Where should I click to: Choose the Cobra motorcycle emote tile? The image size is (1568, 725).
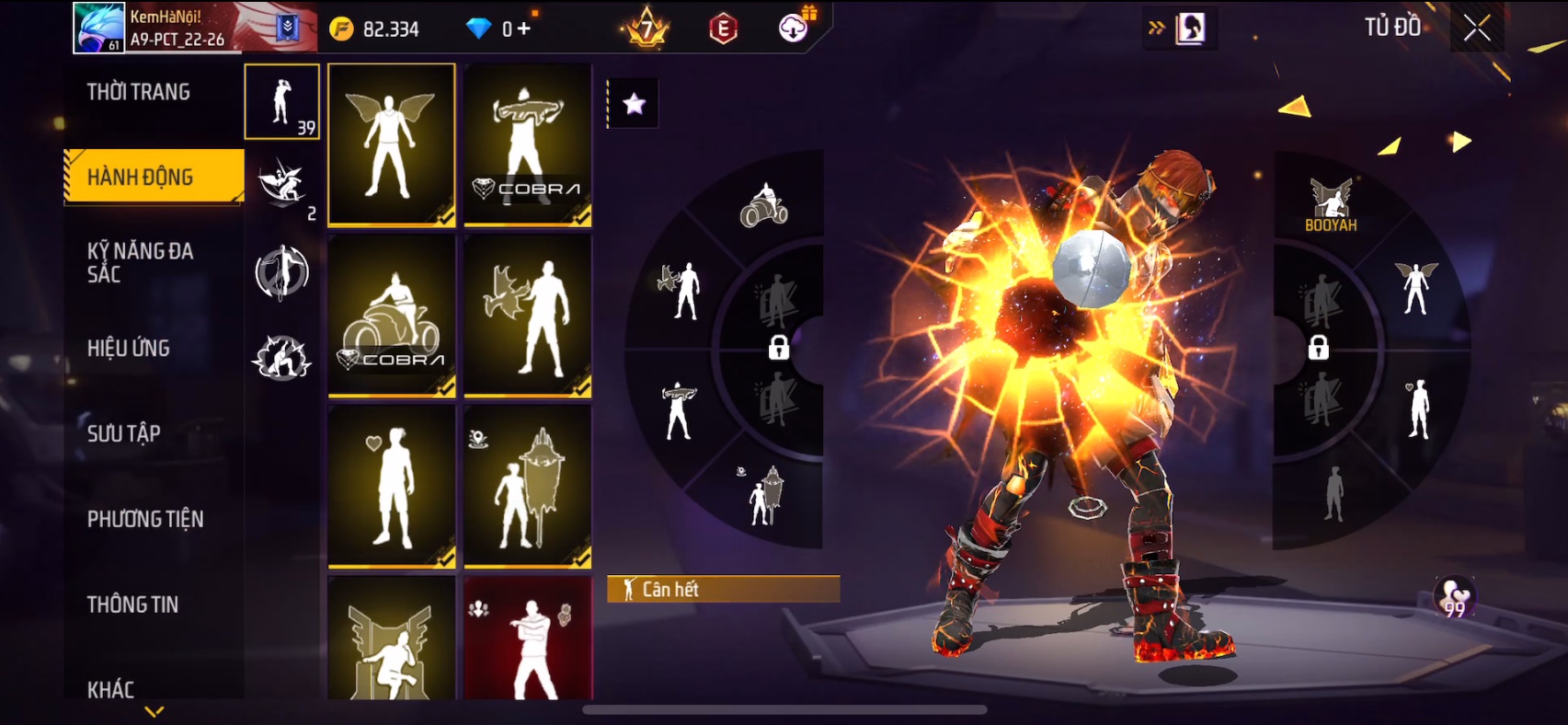click(x=392, y=315)
